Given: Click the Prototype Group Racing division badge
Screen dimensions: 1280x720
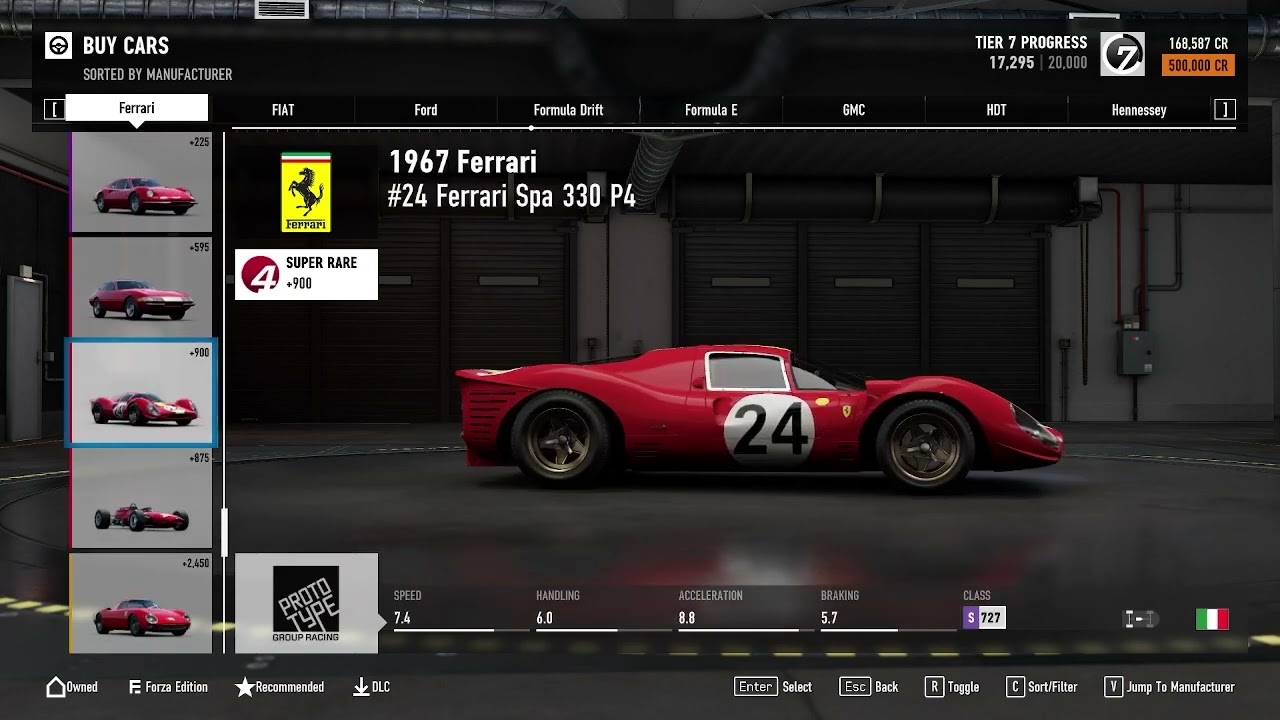Looking at the screenshot, I should [306, 603].
